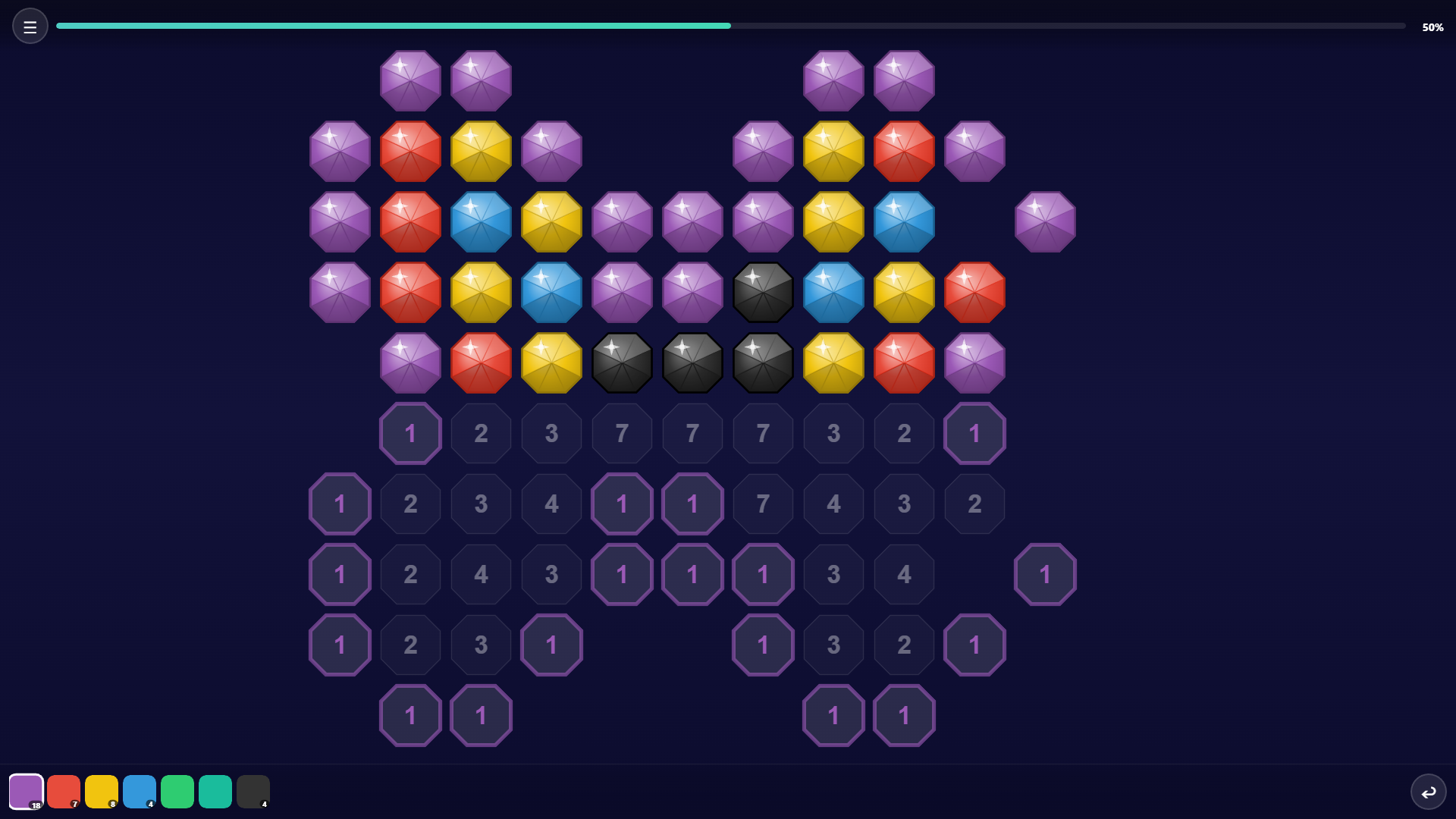Fill the isolated 1 cell on far right

(x=1045, y=574)
